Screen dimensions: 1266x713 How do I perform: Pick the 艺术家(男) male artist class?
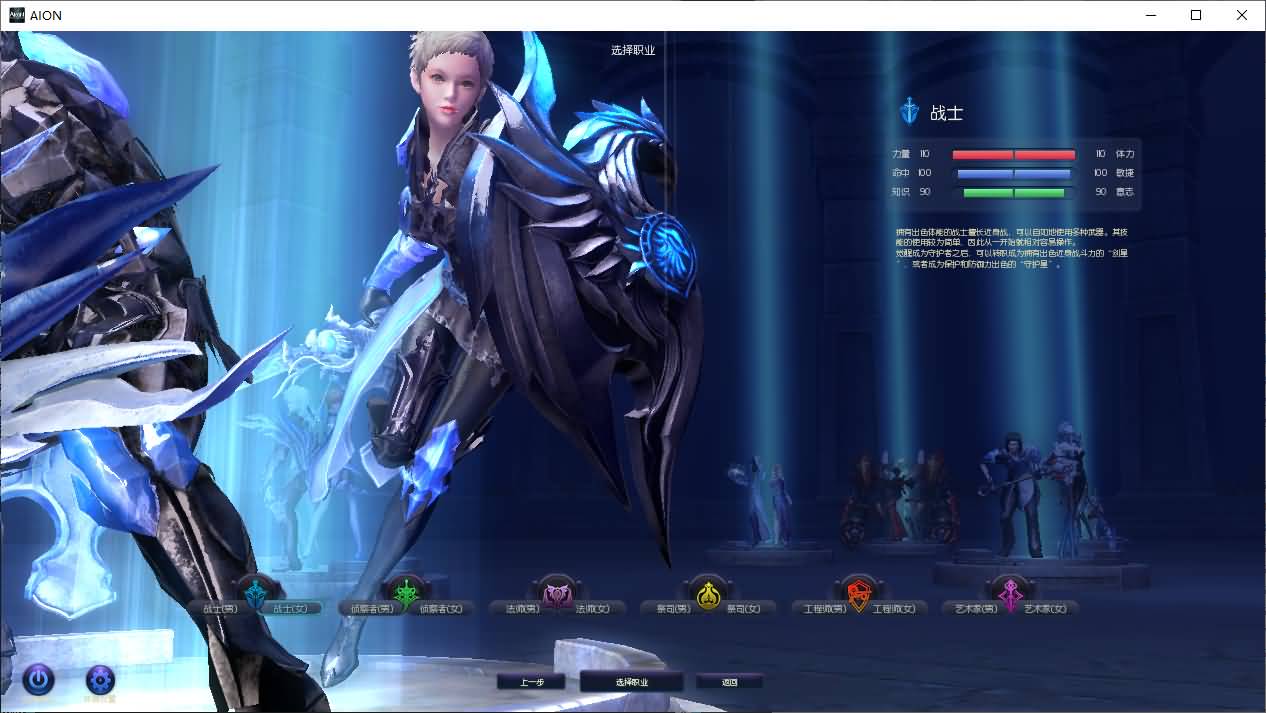point(971,608)
